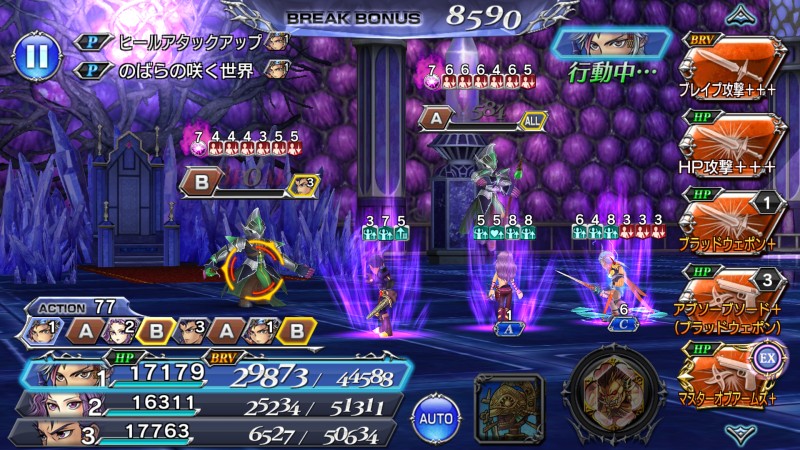This screenshot has height=450, width=800.
Task: Pause the battle
Action: [x=36, y=55]
